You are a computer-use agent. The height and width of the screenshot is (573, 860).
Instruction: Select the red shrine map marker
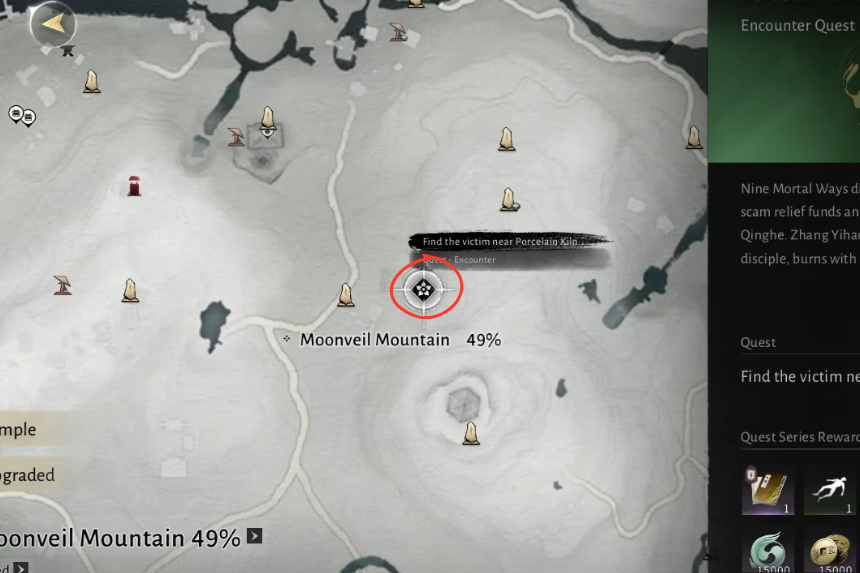tap(134, 185)
